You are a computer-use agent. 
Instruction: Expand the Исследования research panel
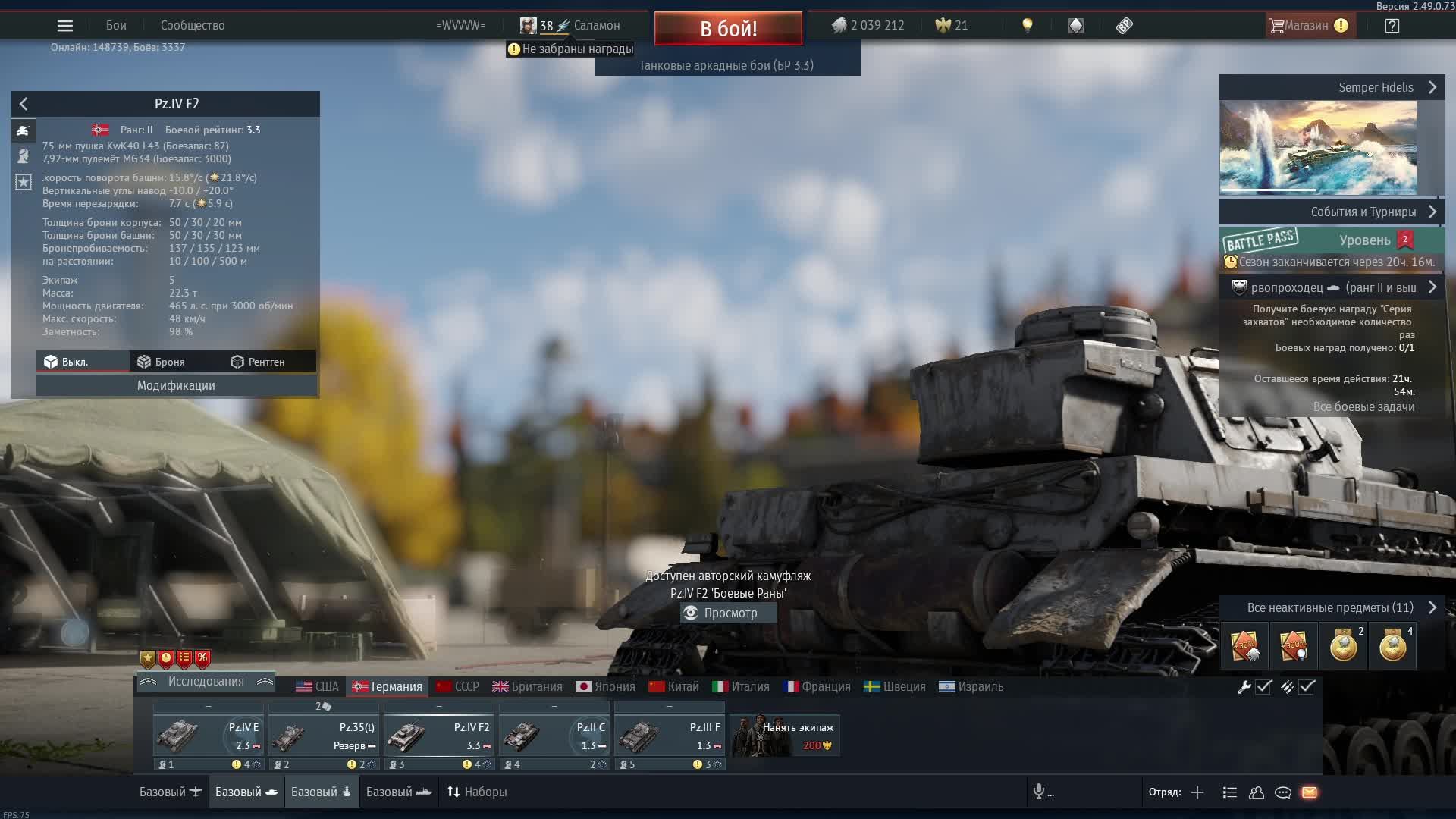[x=206, y=682]
